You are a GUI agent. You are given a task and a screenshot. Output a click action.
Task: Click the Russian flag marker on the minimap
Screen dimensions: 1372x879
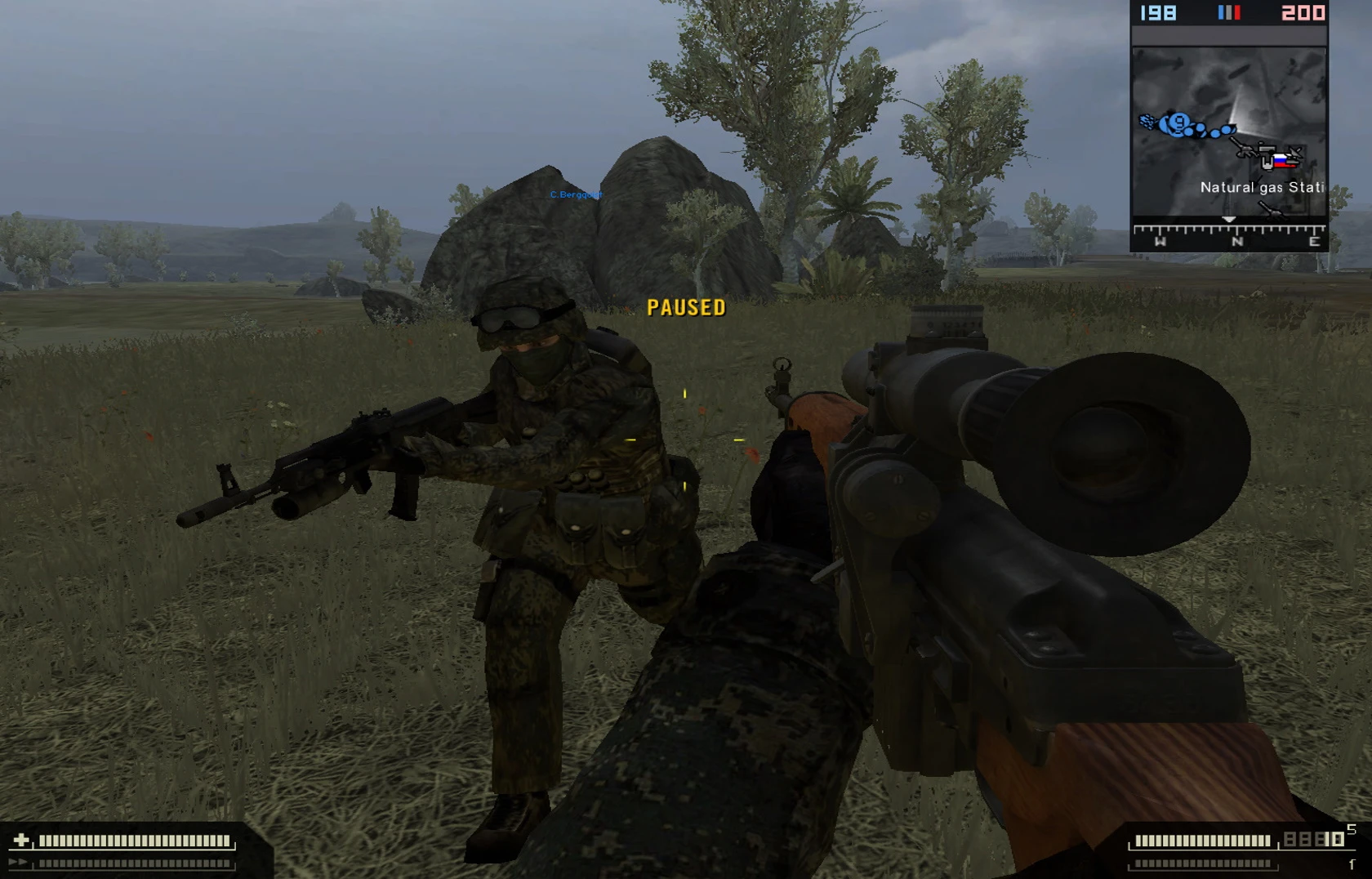point(1280,161)
